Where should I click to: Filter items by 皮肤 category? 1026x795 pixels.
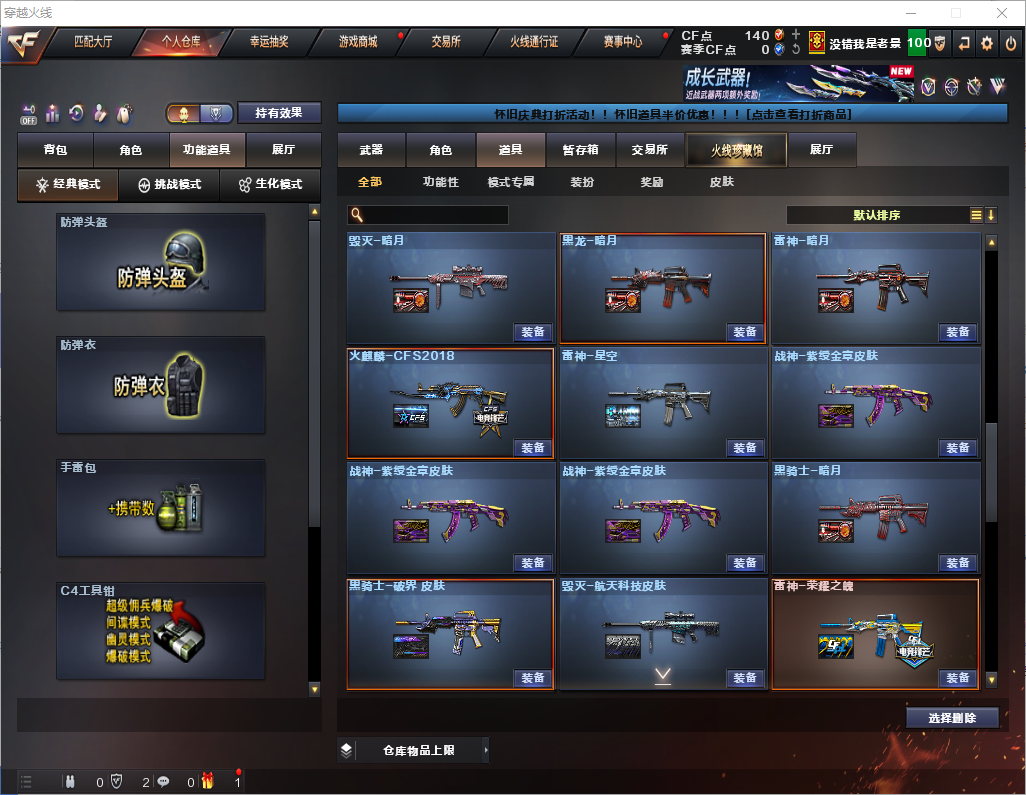(721, 183)
